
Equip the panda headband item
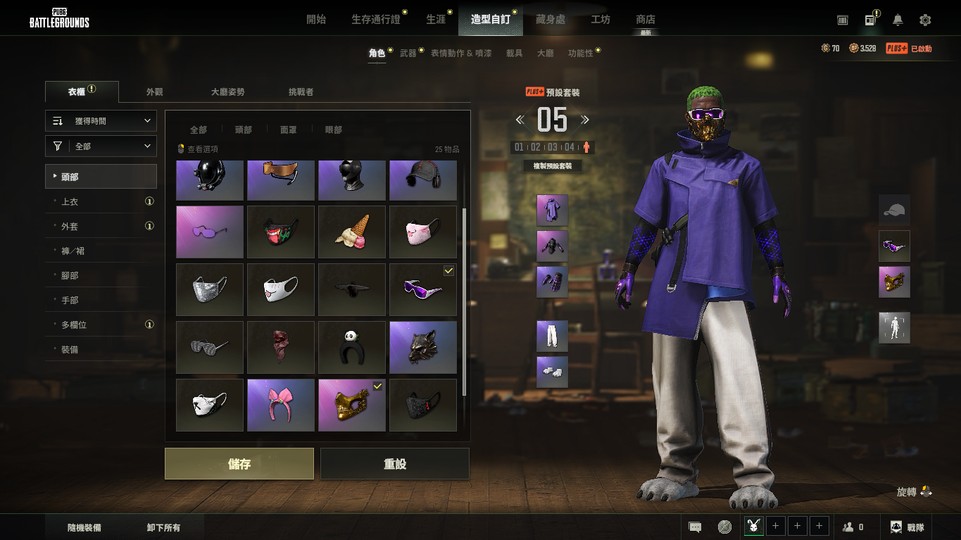click(352, 347)
